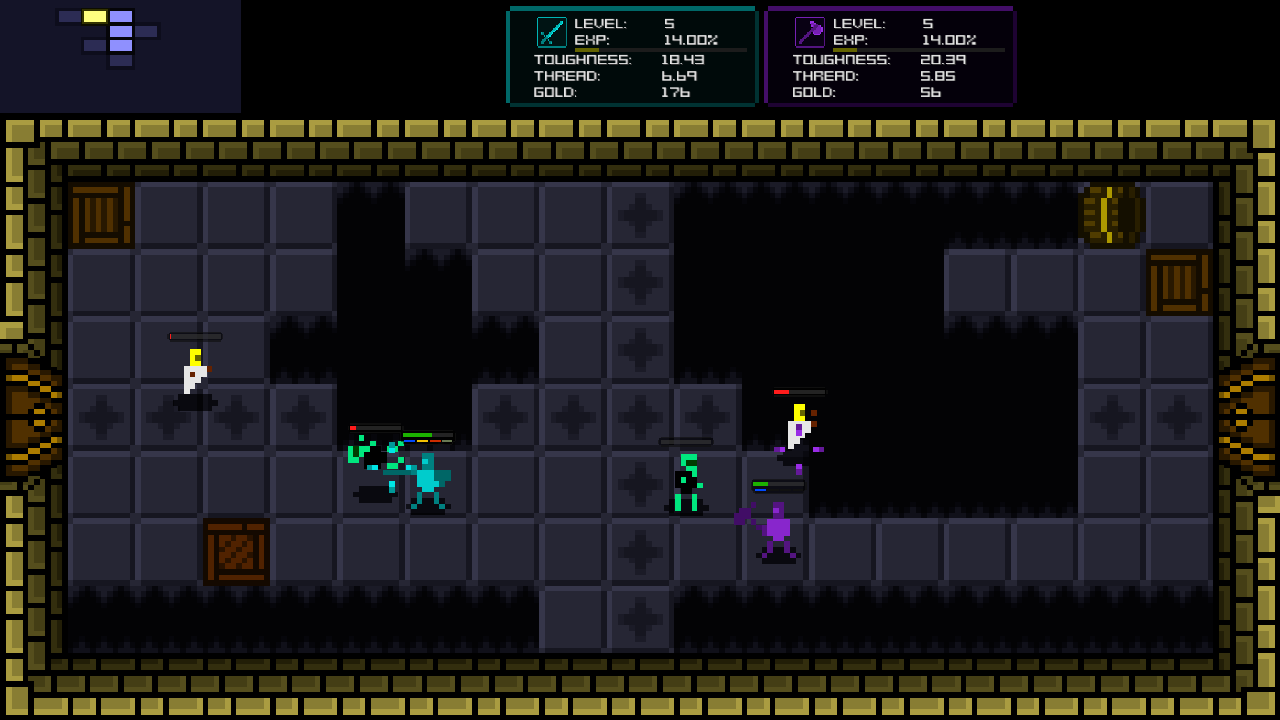Select the purple player's axe weapon icon
This screenshot has height=720, width=1280.
coord(810,32)
